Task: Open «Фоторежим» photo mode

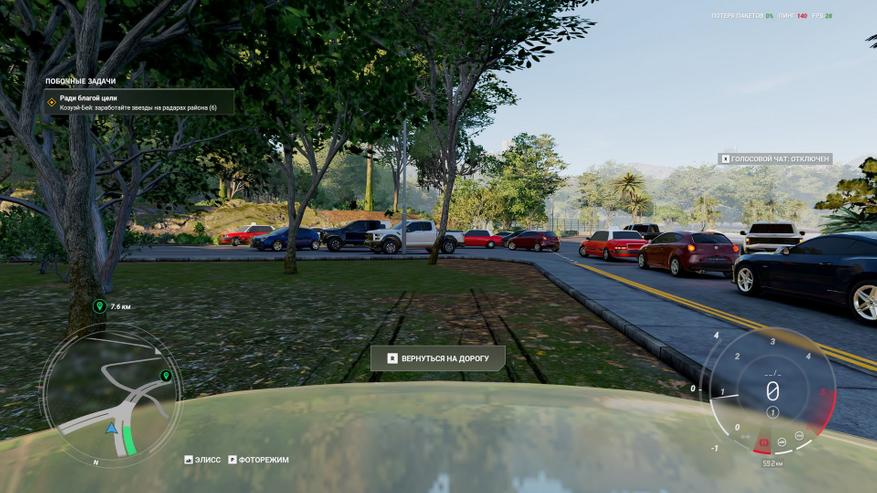Action: (258, 460)
